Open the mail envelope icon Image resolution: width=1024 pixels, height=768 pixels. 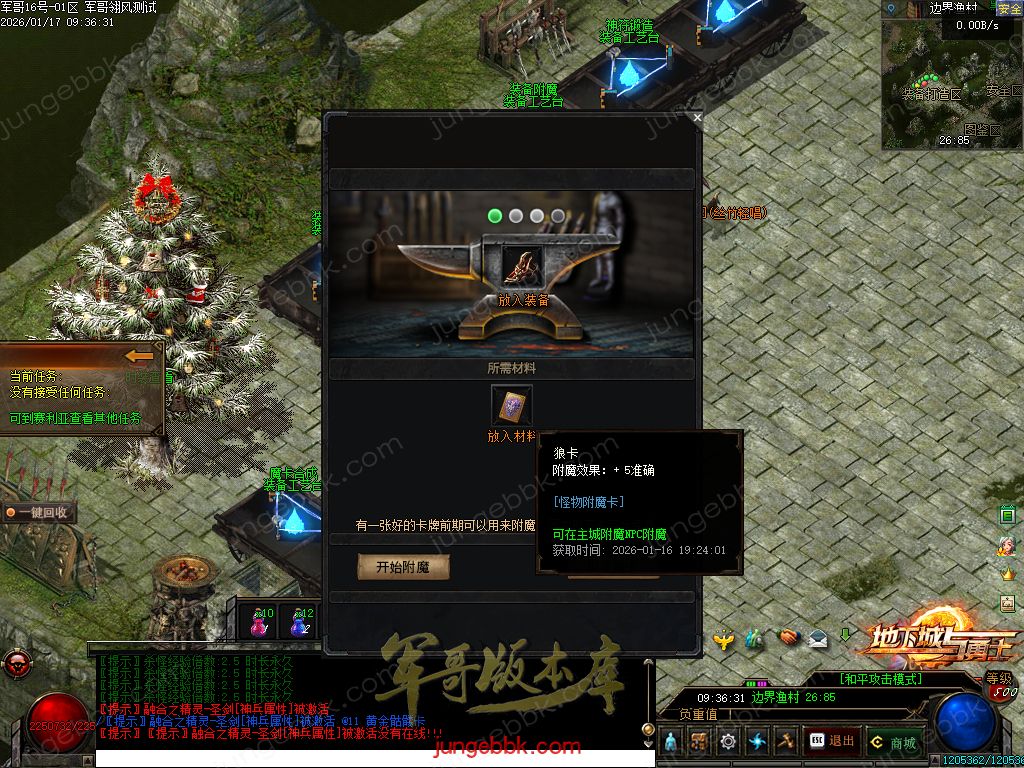point(818,637)
